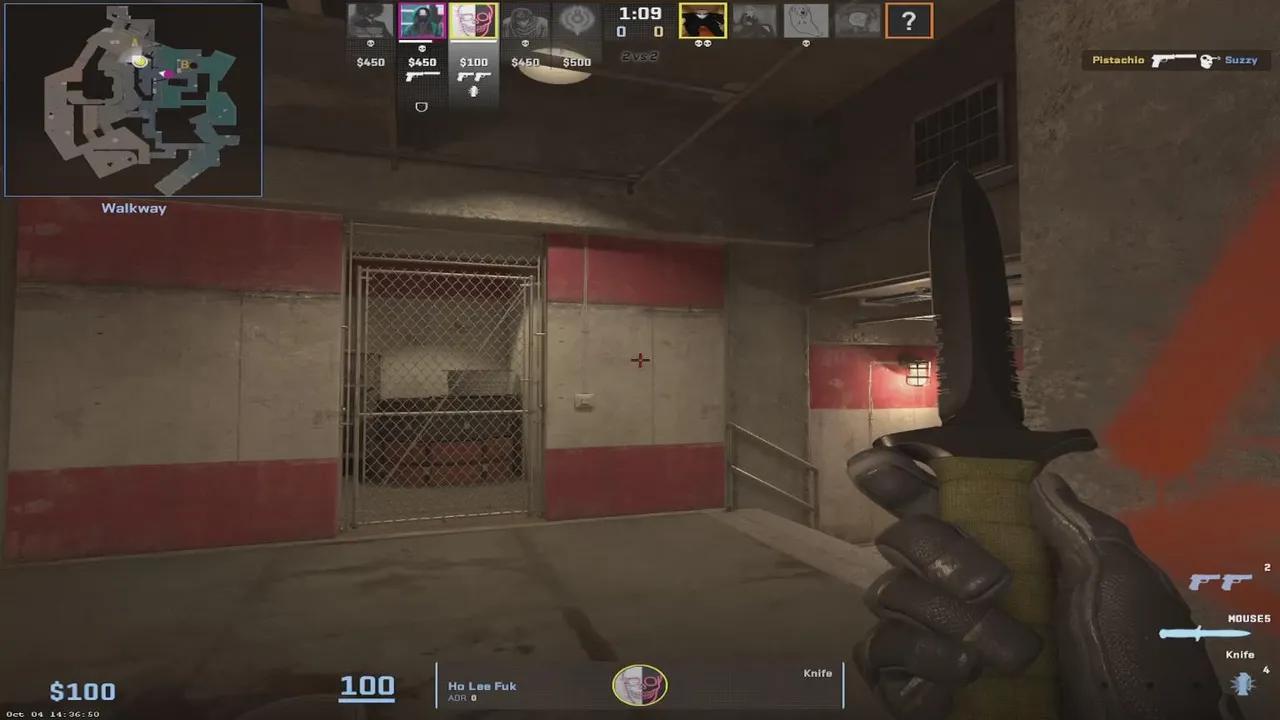Click the pistol kill icon in the killfeed

tap(1175, 60)
